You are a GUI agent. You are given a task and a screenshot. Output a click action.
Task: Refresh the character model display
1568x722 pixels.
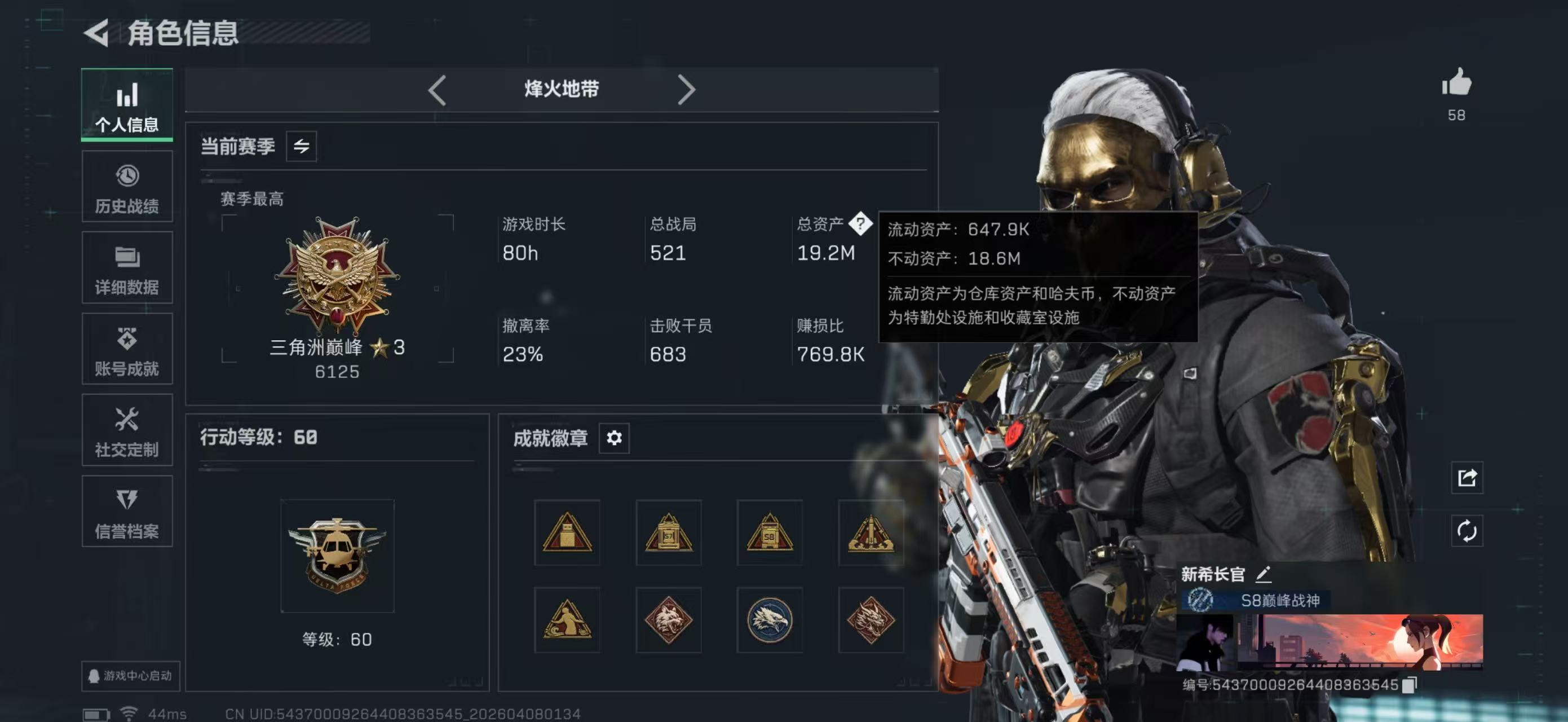coord(1468,530)
